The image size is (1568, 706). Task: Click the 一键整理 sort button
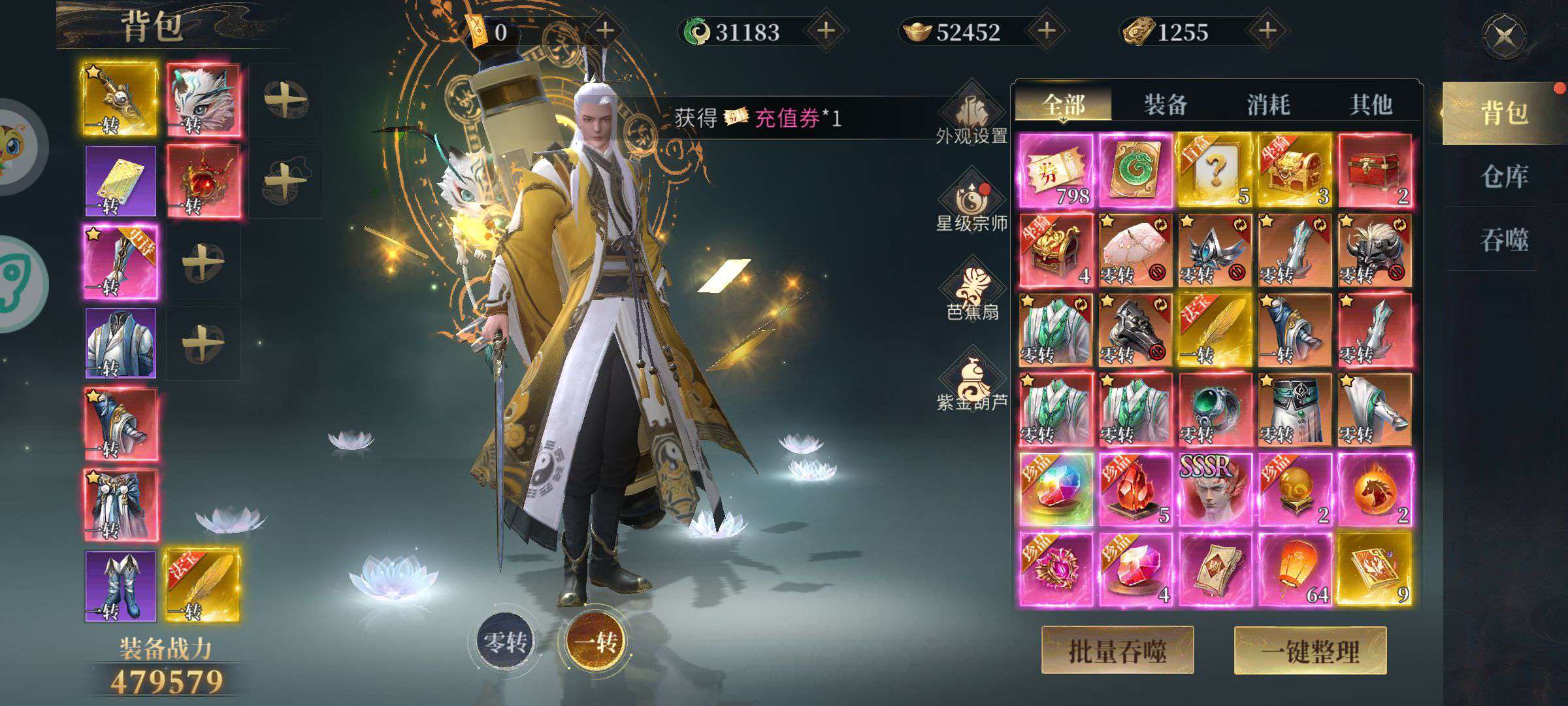click(1310, 650)
